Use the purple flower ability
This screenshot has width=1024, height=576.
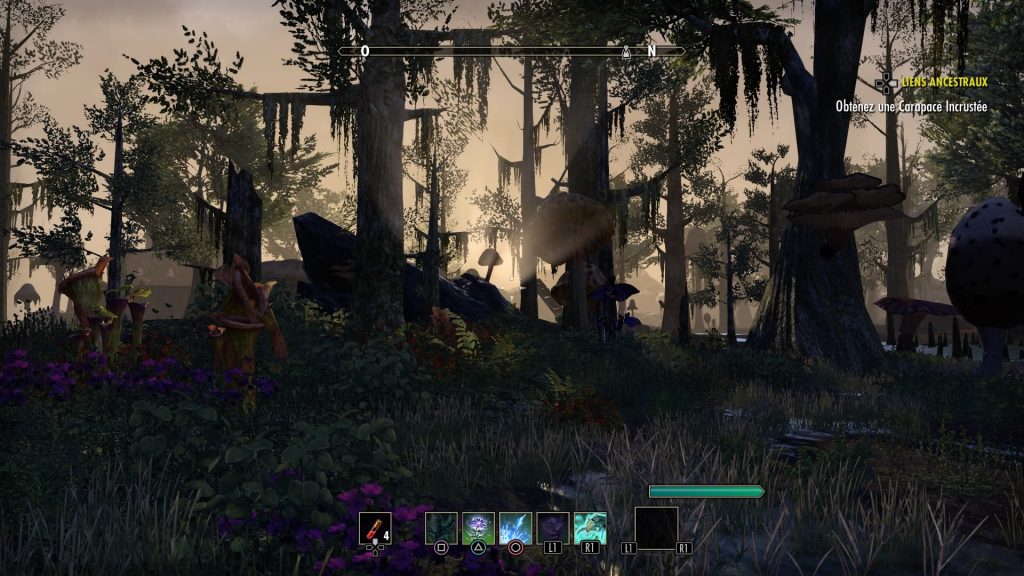coord(478,527)
